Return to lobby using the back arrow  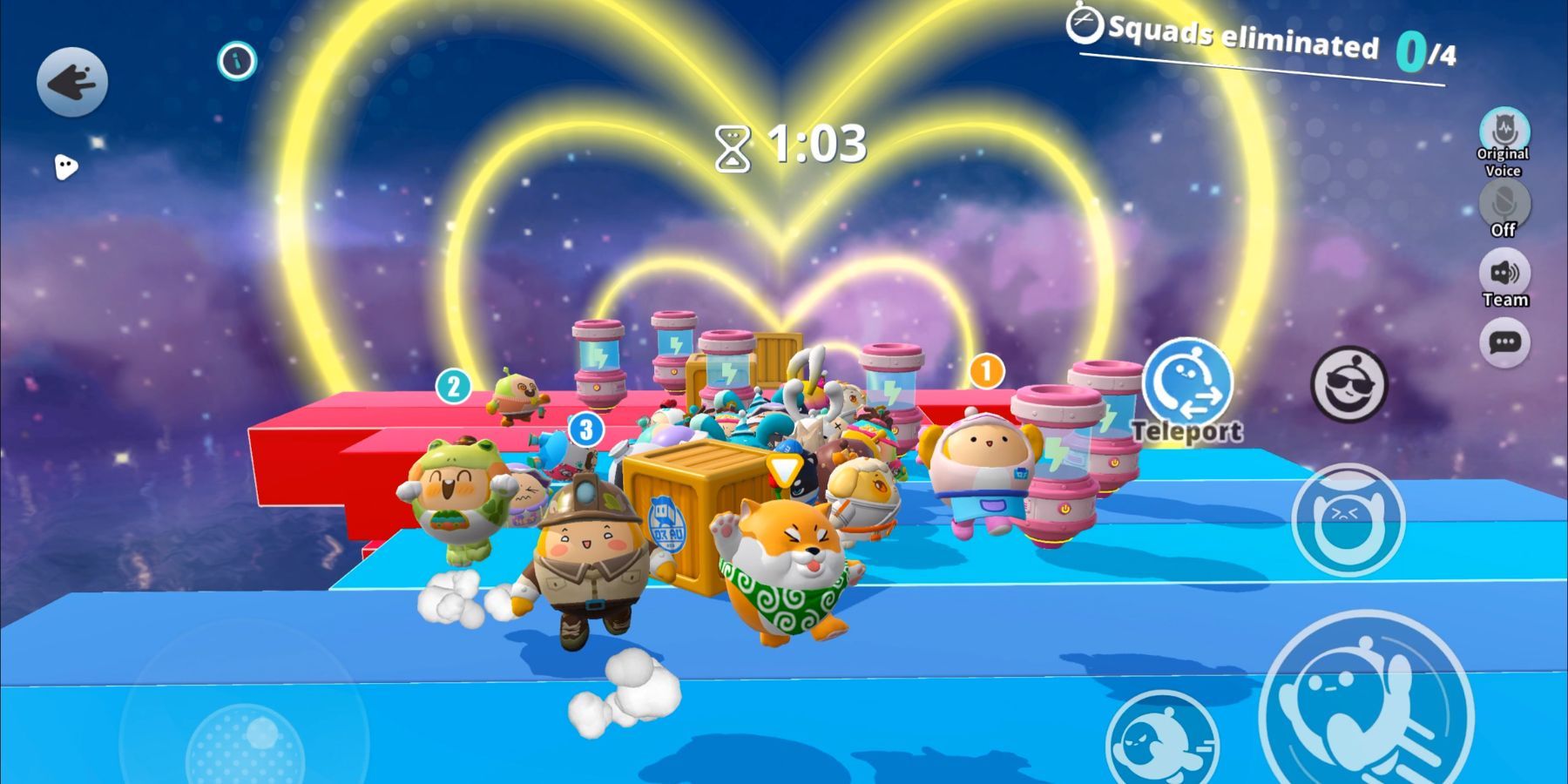[74, 83]
